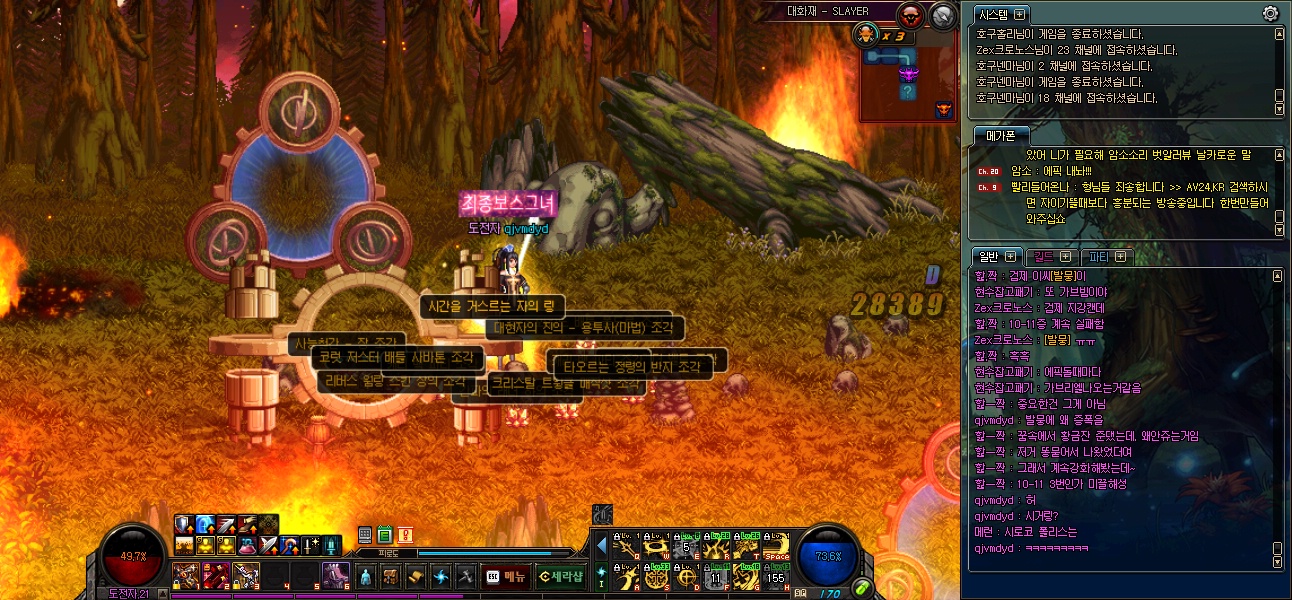Open the ESC 메뉴 menu button

tap(506, 576)
